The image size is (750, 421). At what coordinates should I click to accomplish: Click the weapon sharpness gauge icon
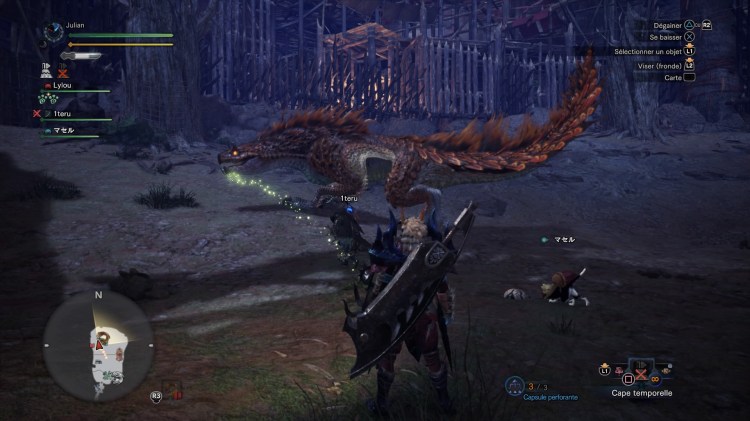pos(81,56)
